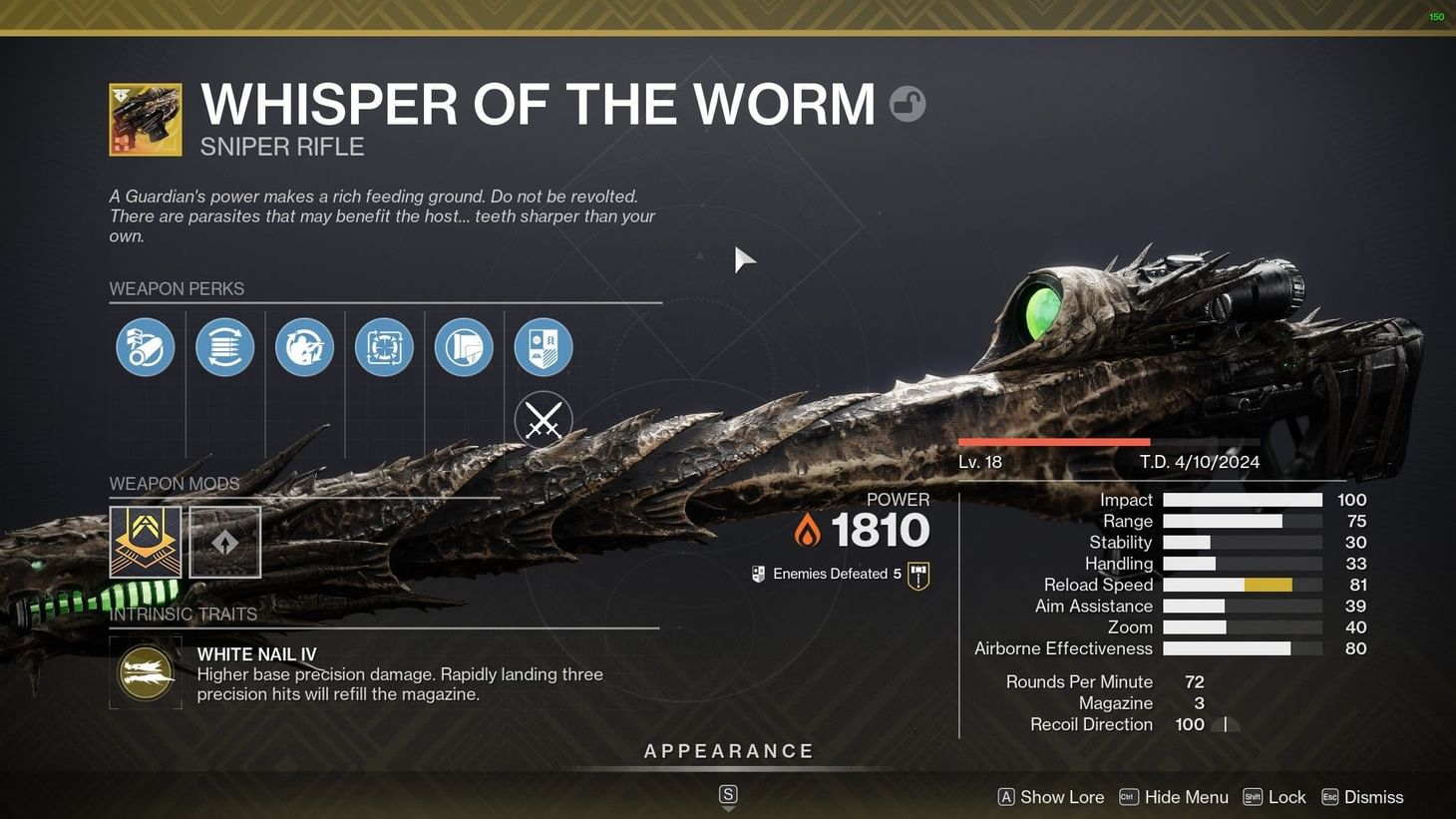The height and width of the screenshot is (819, 1456).
Task: Select the equipped weapon mod
Action: 146,542
